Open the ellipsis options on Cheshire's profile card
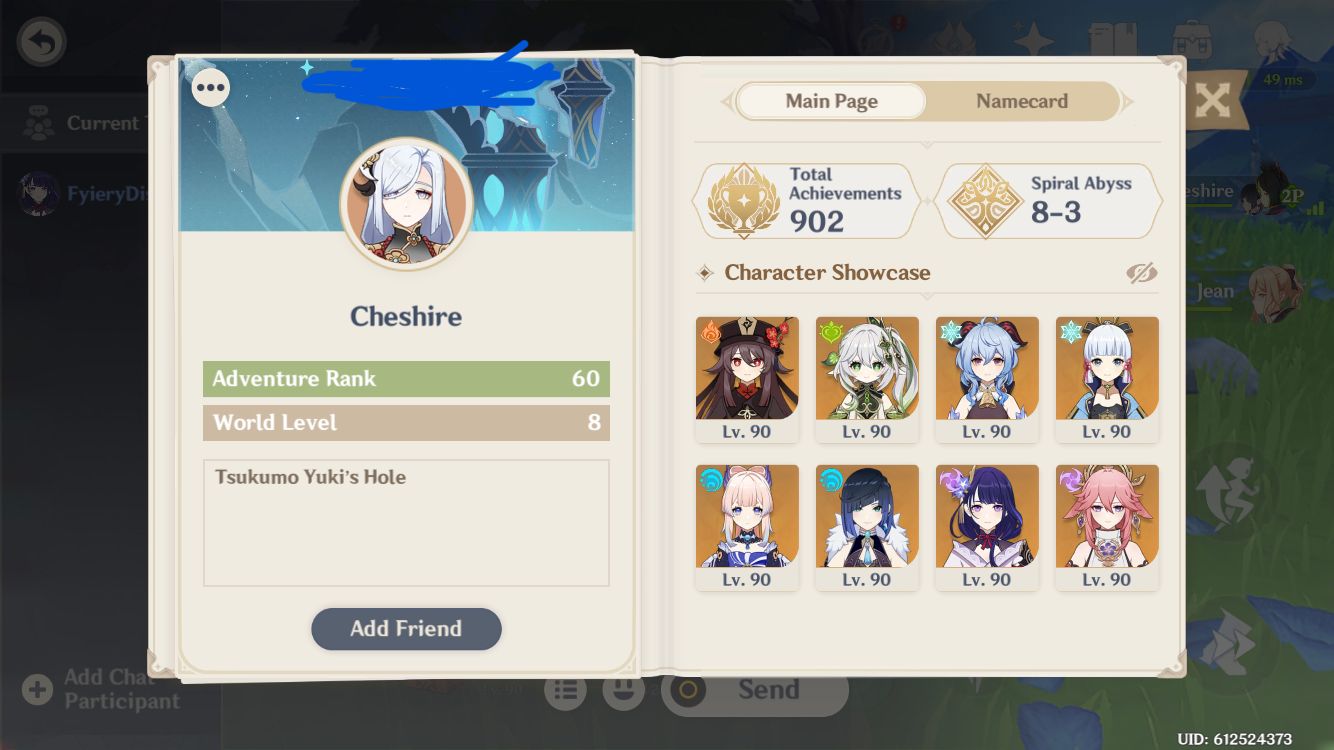 210,88
